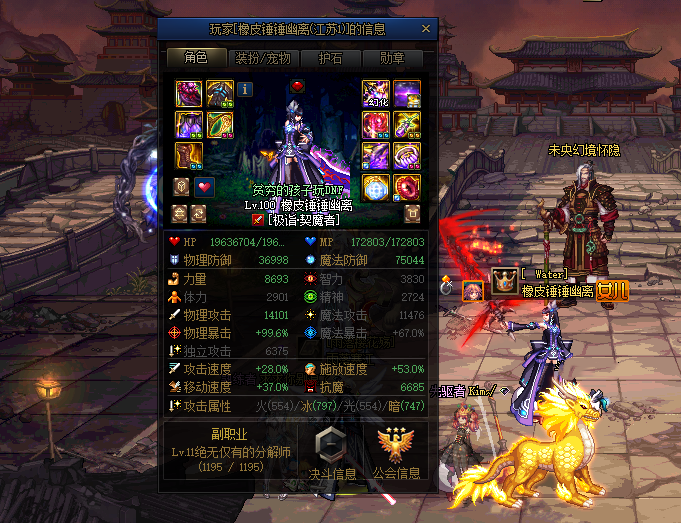
Task: Click the wardrobe button near portrait corner
Action: coord(411,214)
